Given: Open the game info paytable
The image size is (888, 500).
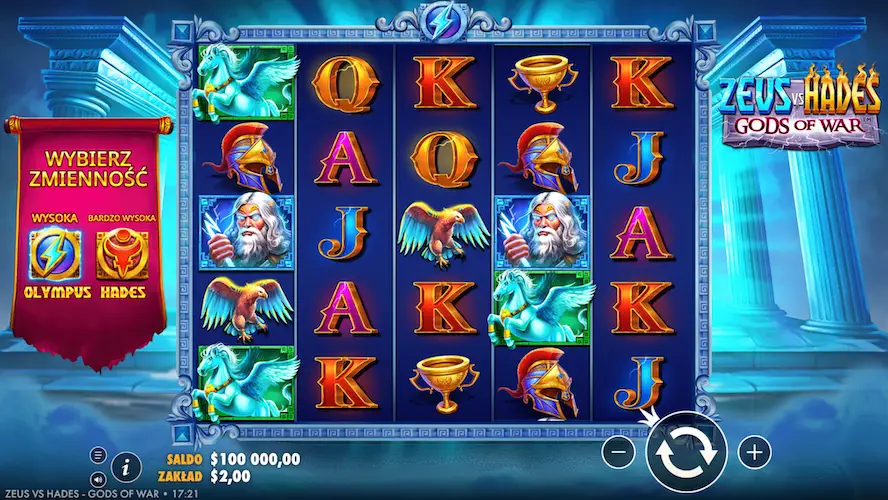Looking at the screenshot, I should pyautogui.click(x=125, y=466).
